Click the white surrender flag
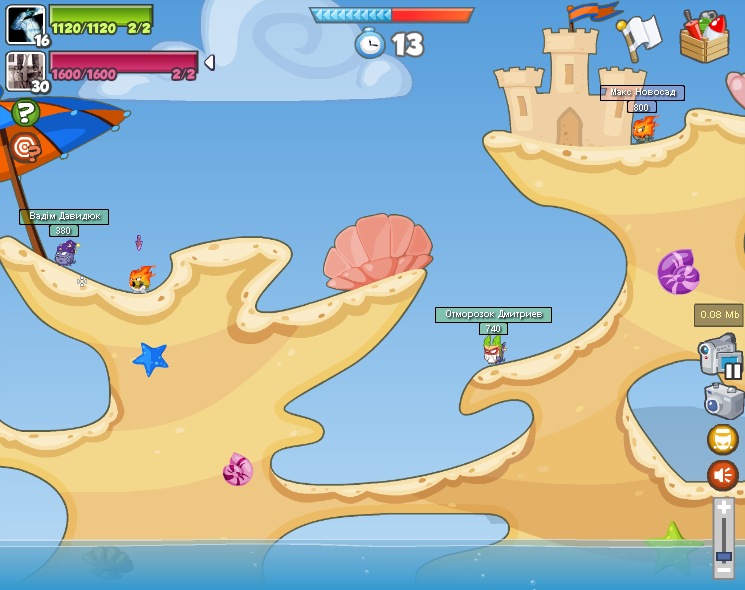 640,38
